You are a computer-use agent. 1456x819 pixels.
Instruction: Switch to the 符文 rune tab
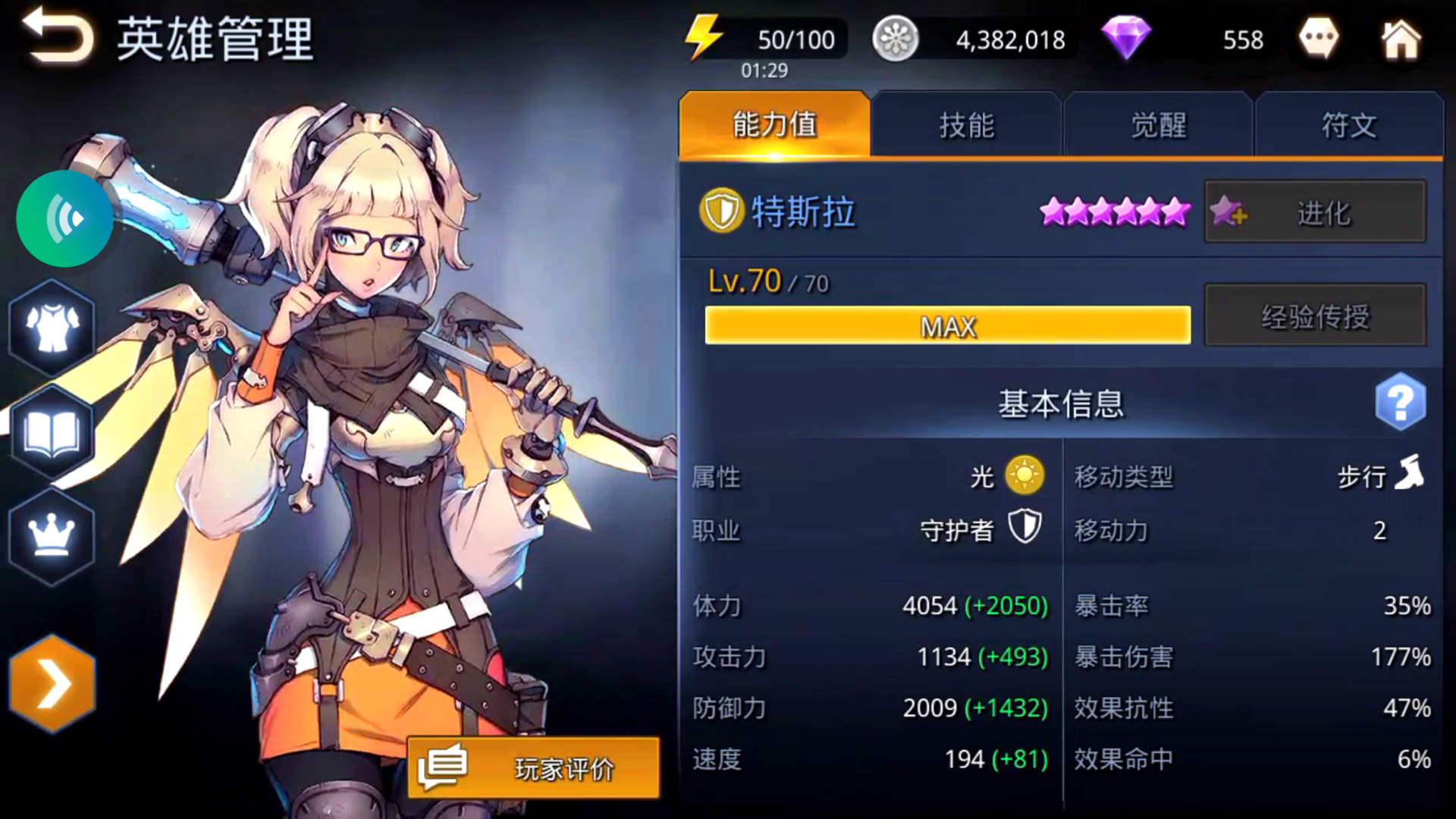coord(1349,125)
